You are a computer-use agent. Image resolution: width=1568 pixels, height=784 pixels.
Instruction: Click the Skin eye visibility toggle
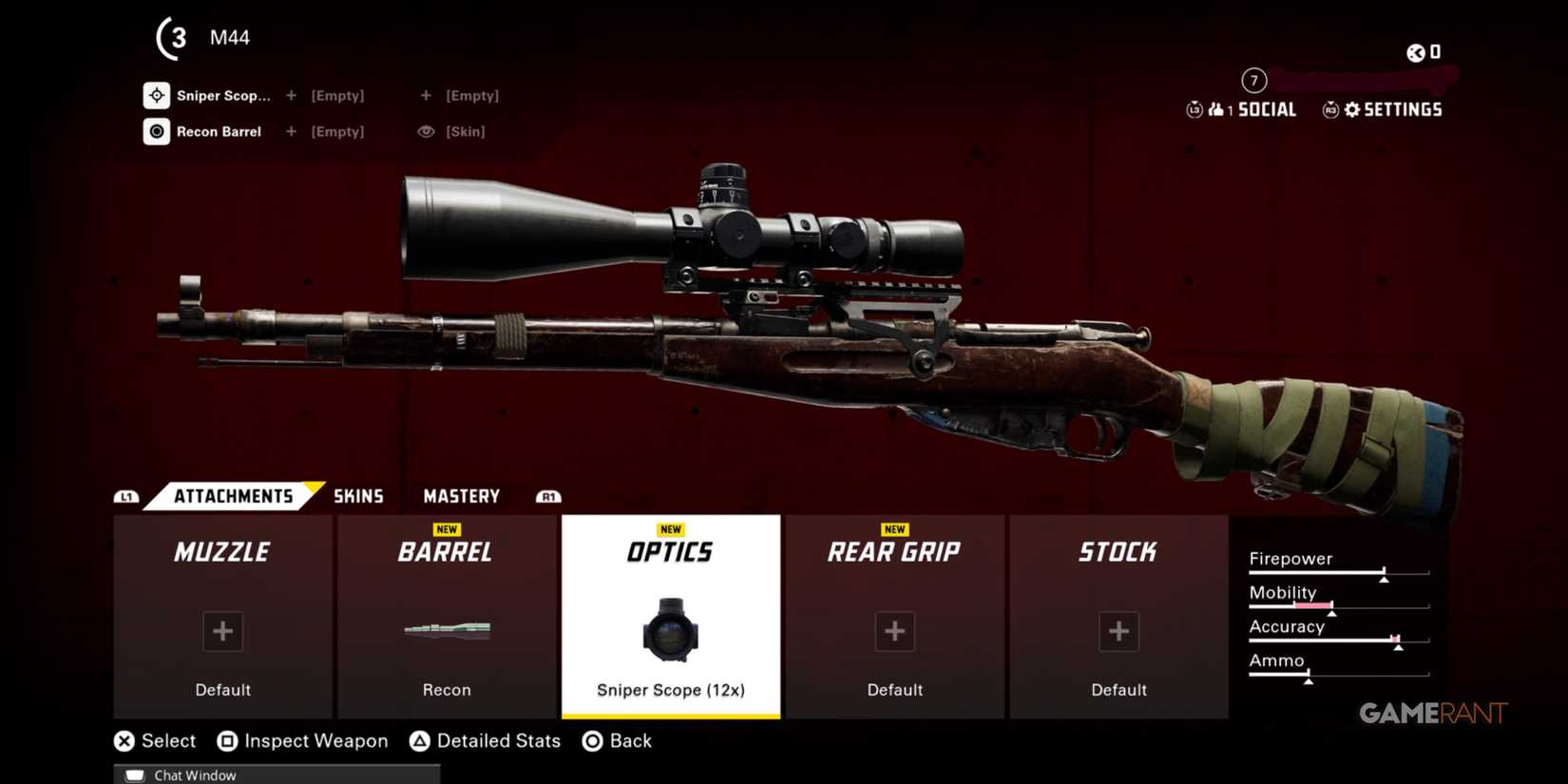427,131
